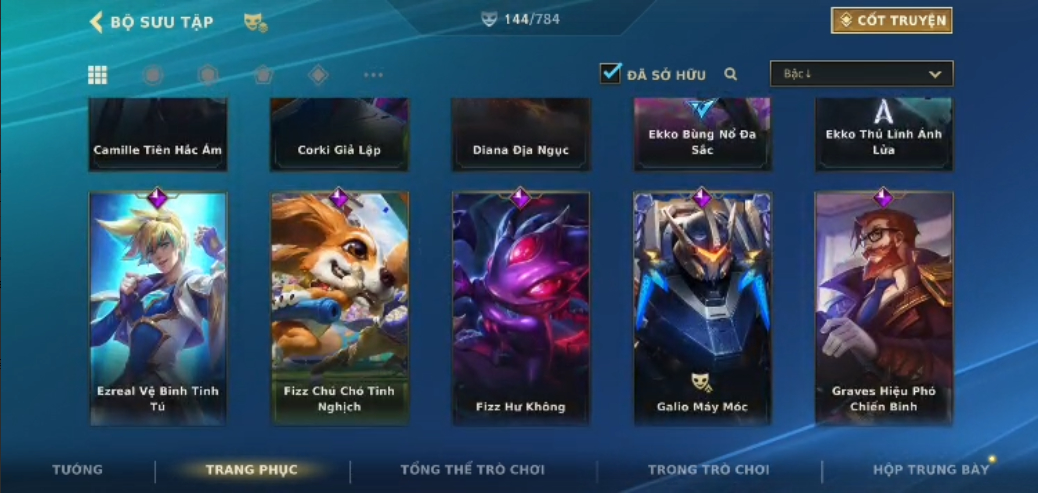Click the magnifying glass search icon

point(731,74)
